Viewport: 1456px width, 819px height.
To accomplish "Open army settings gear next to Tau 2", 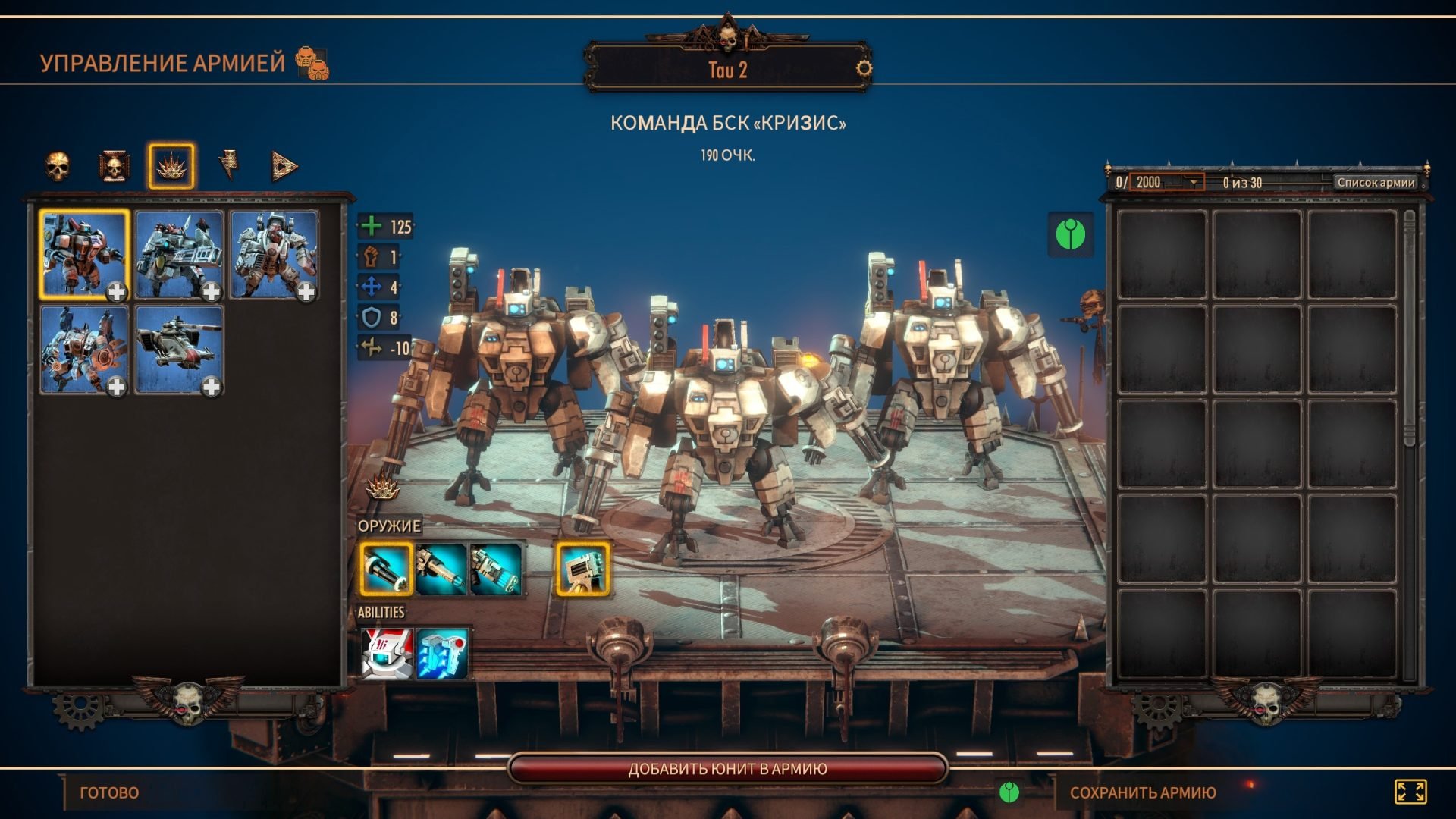I will click(864, 69).
